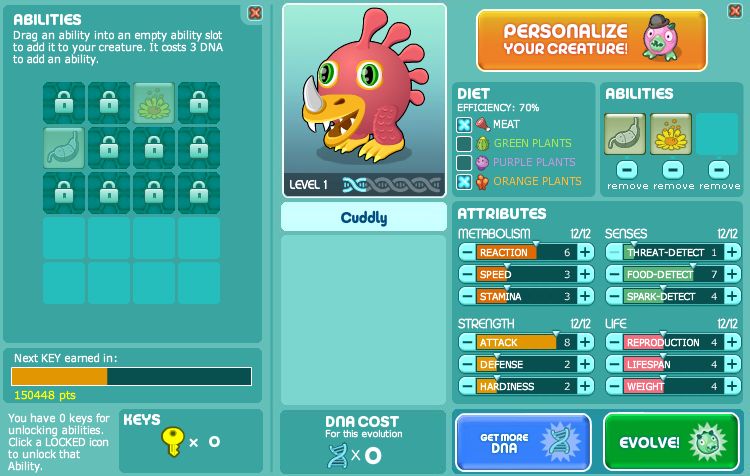Enable the Purple Plants diet
This screenshot has width=750, height=476.
[464, 163]
